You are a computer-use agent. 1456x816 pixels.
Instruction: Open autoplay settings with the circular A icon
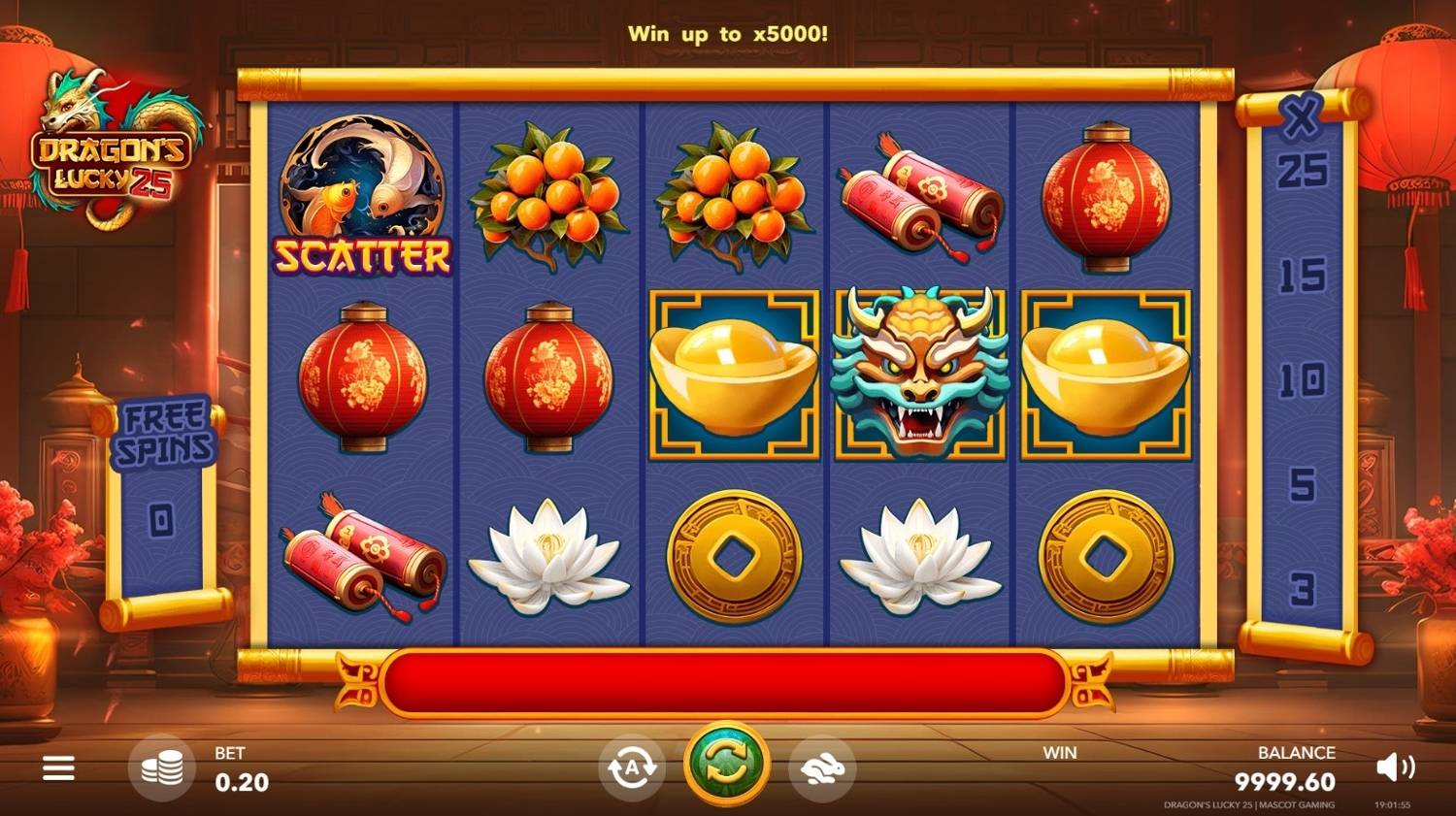coord(632,767)
